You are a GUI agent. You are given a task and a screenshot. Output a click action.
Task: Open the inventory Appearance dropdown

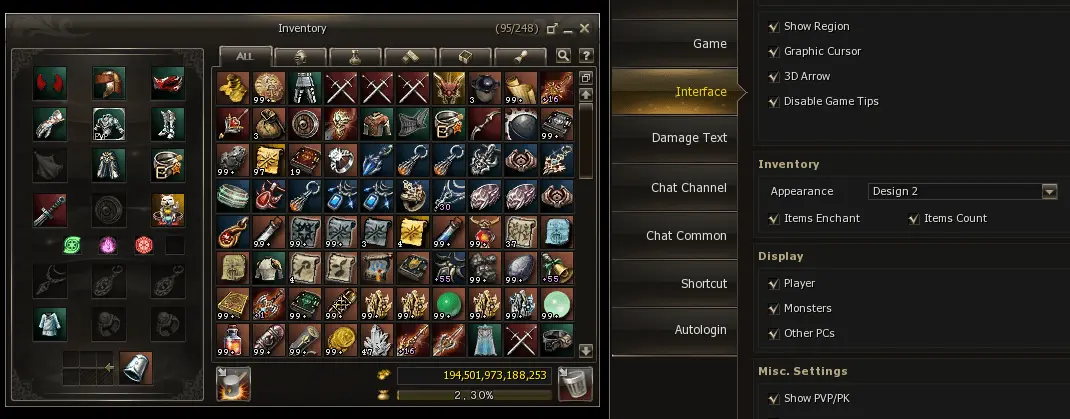click(1049, 191)
